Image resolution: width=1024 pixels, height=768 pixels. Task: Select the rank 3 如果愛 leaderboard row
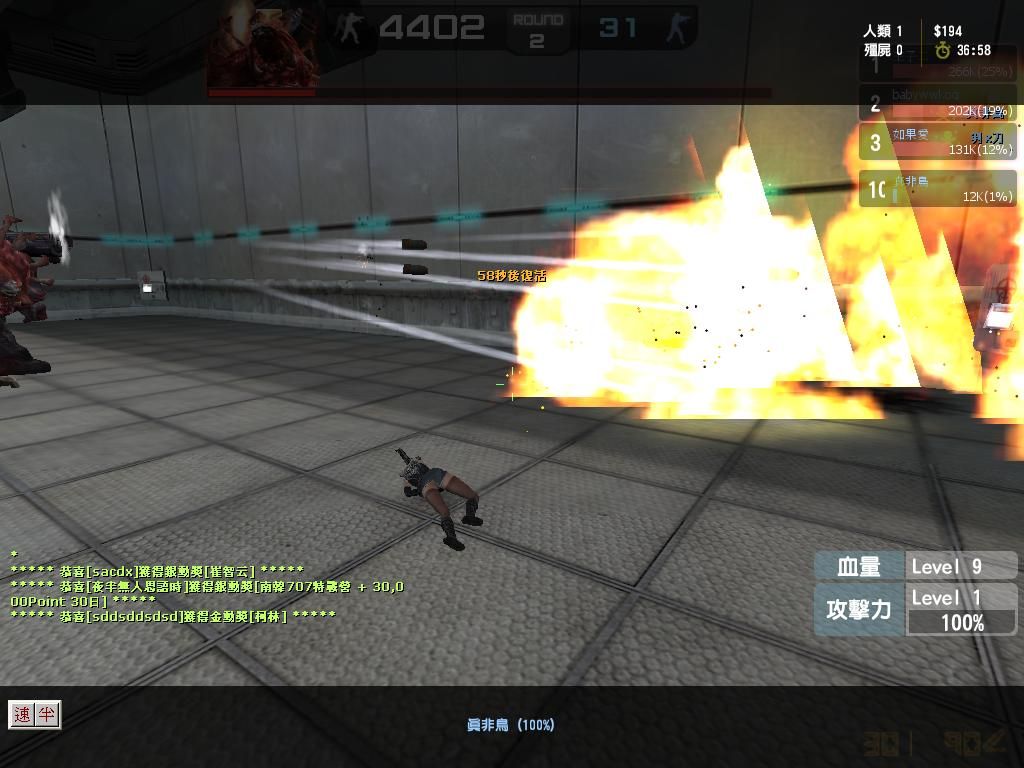(x=937, y=142)
